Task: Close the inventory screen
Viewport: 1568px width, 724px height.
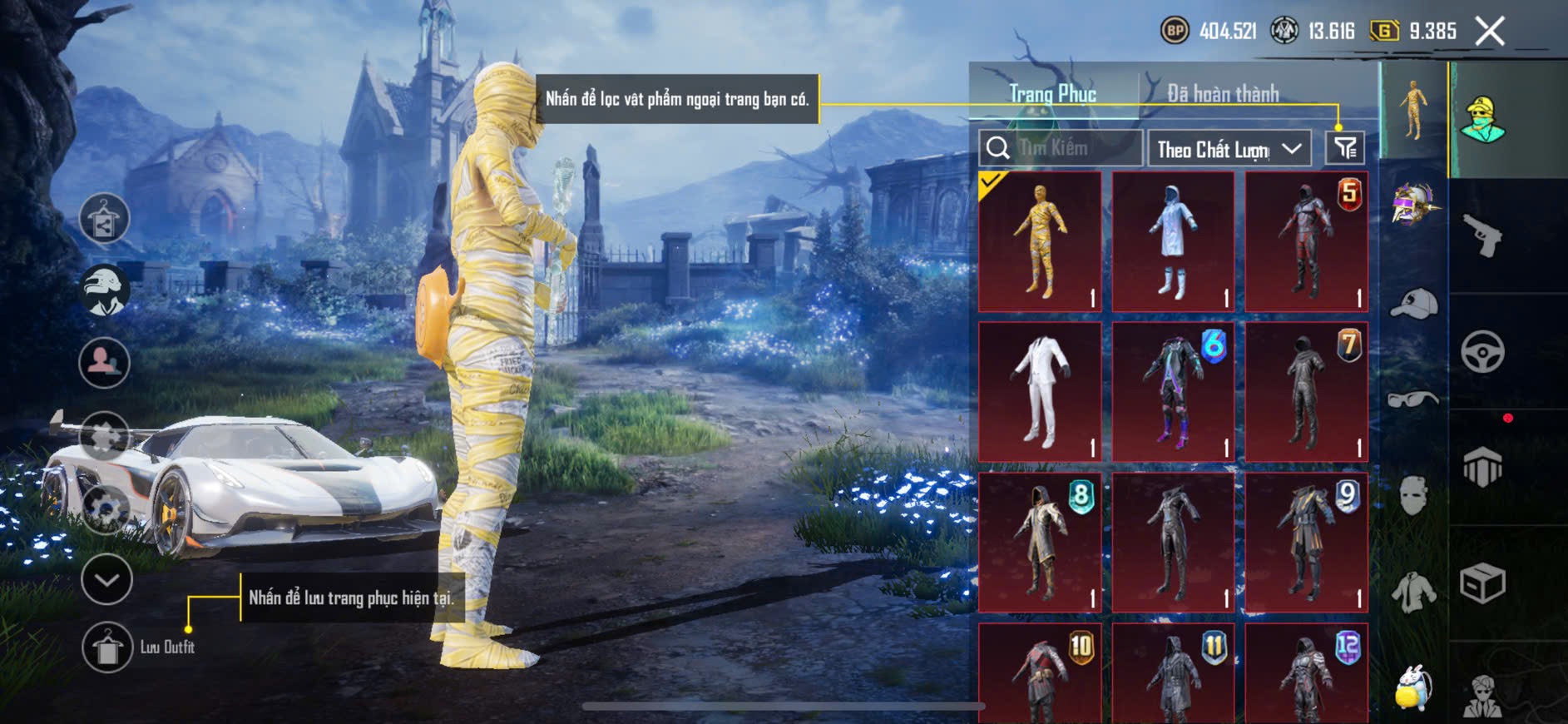Action: (x=1490, y=32)
